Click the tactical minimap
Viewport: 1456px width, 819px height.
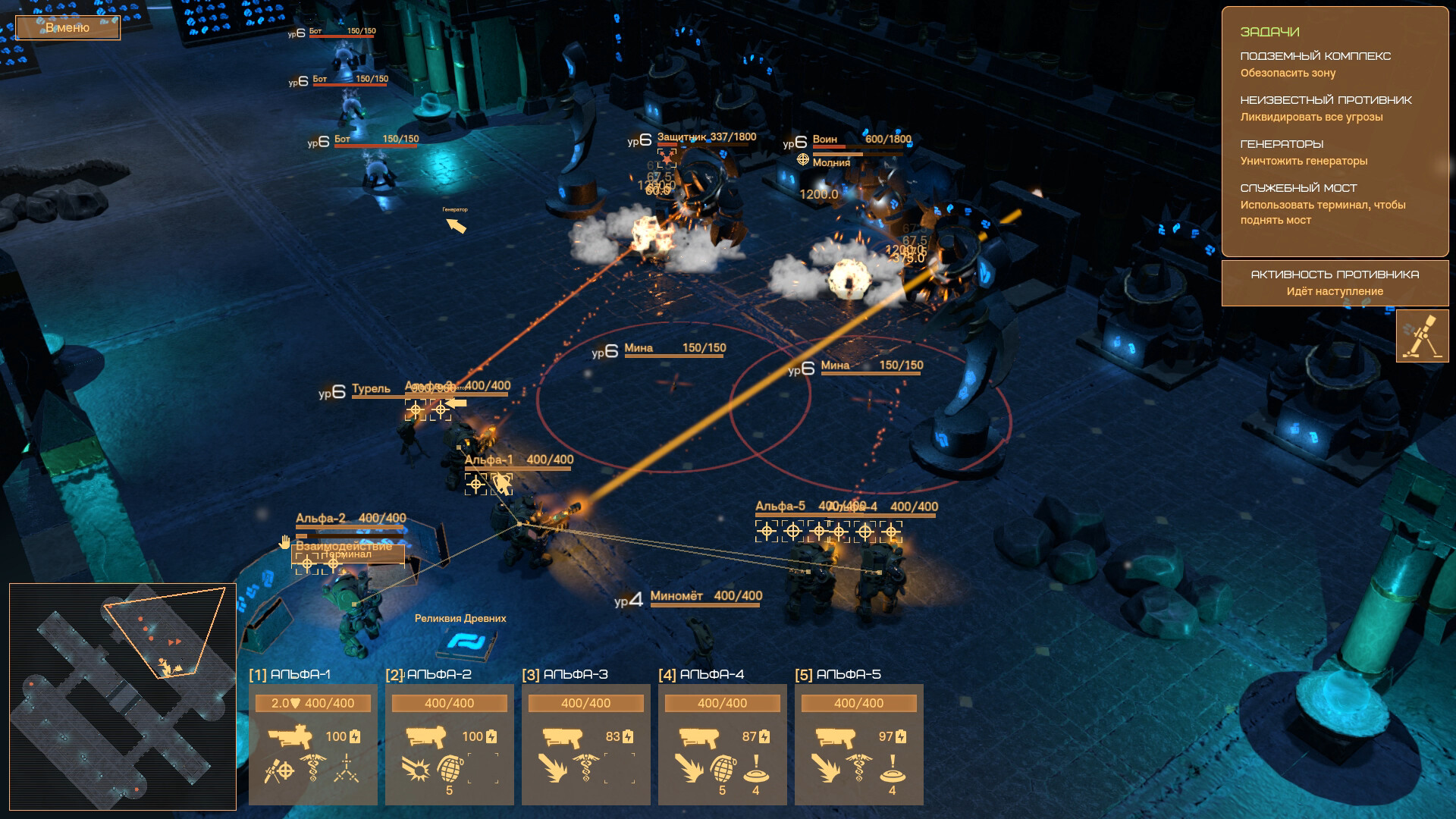coord(123,696)
